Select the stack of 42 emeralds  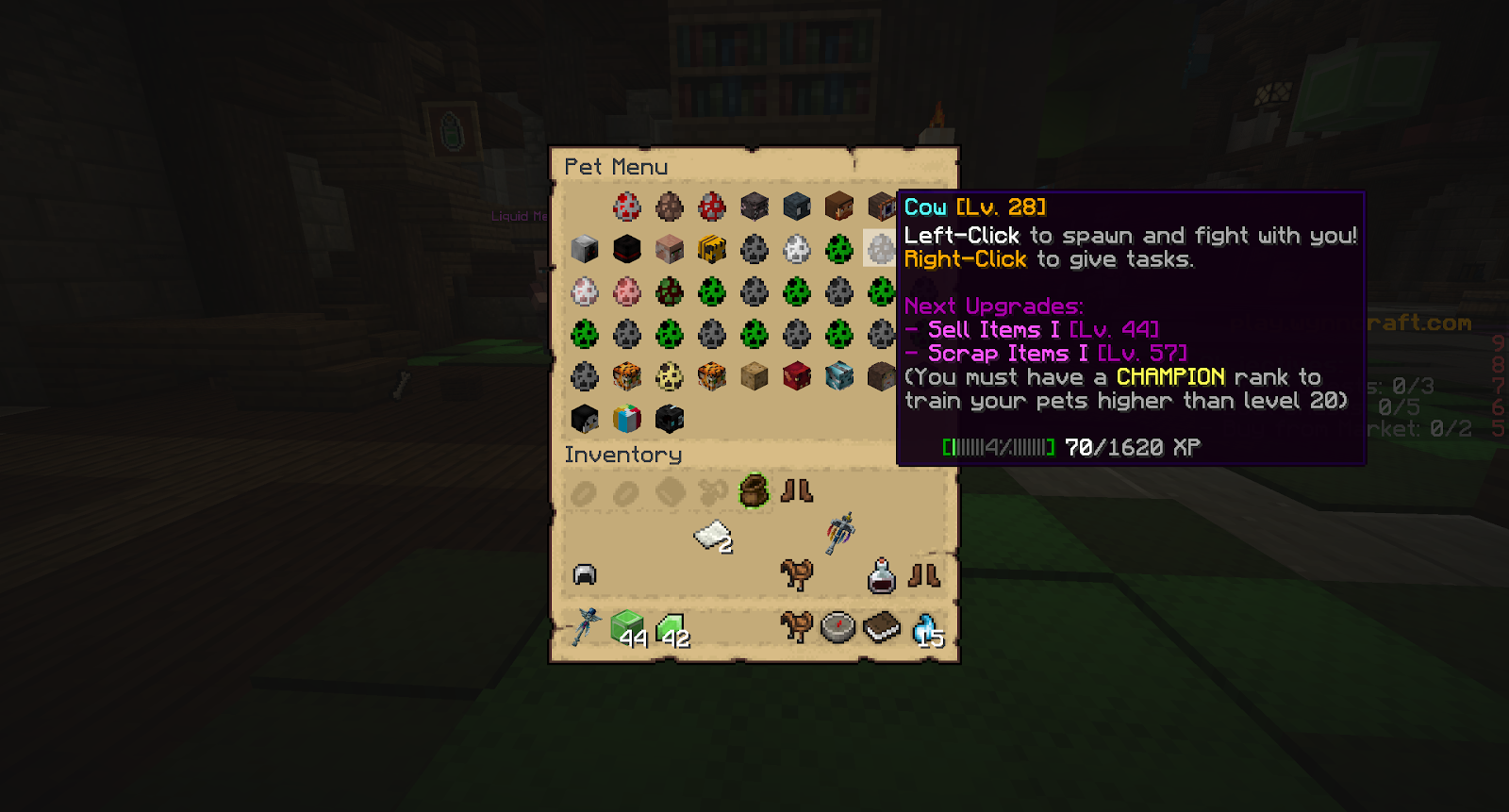671,628
